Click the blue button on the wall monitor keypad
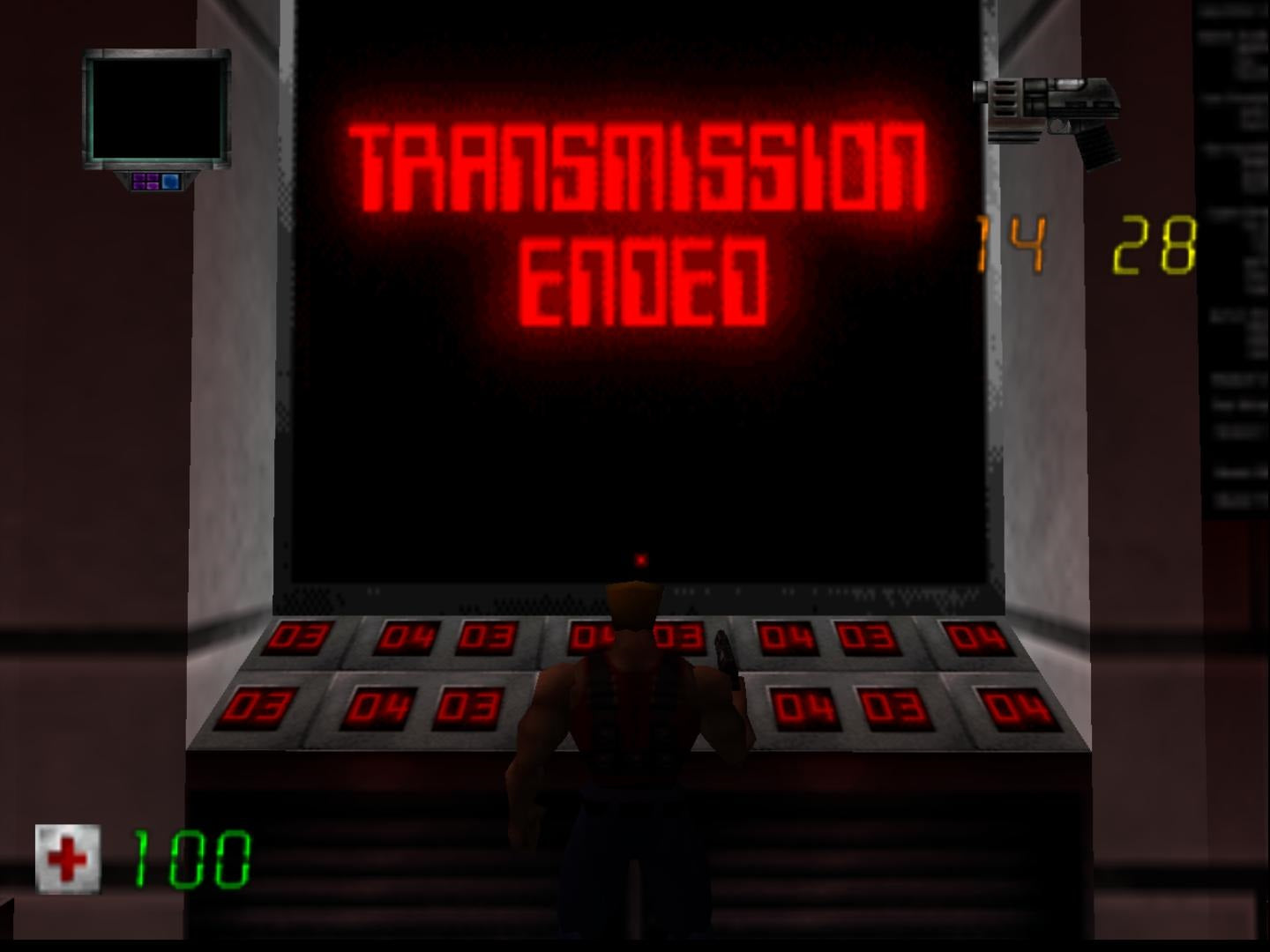 point(169,182)
